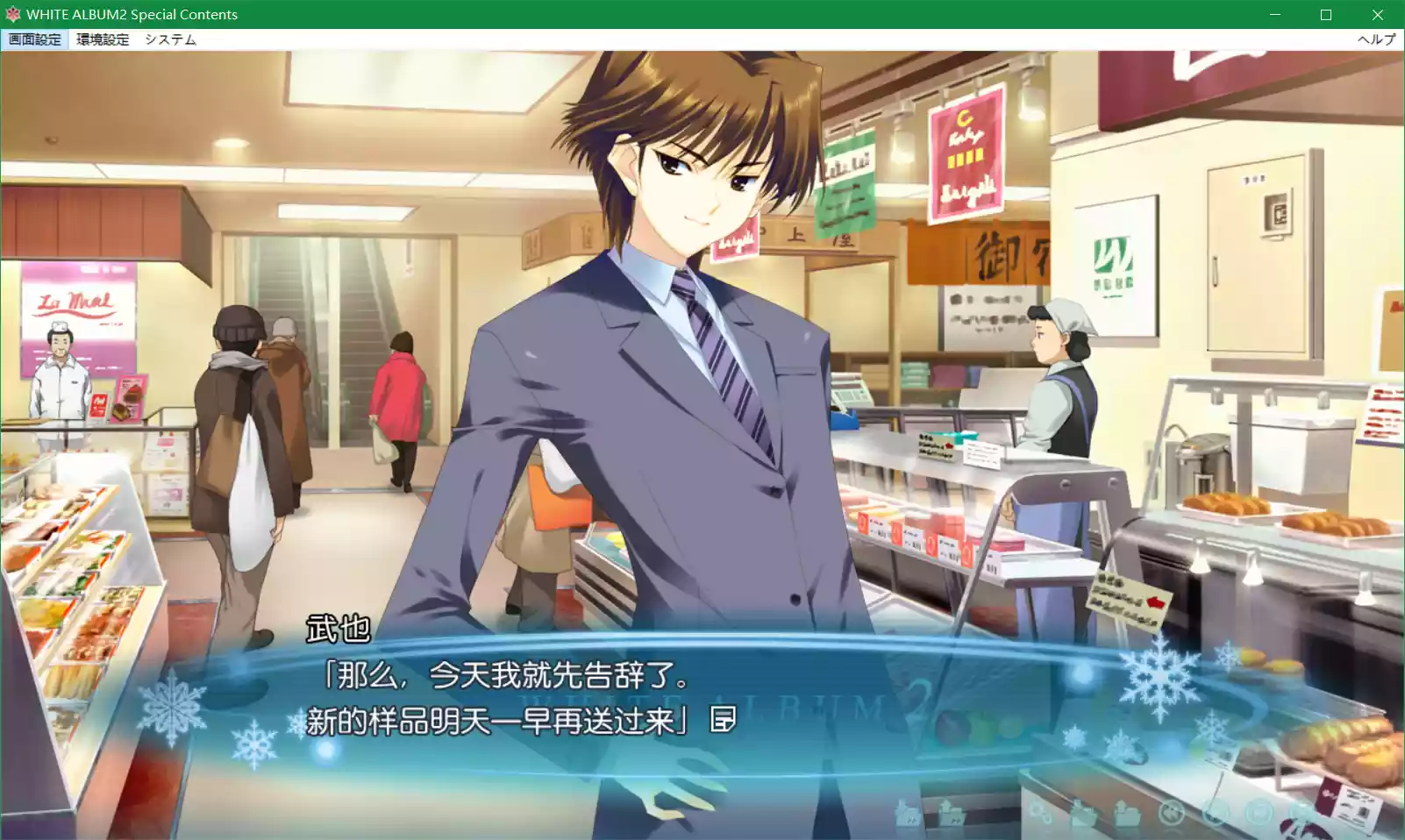Click the 武也 name label above the dialogue

(x=338, y=628)
